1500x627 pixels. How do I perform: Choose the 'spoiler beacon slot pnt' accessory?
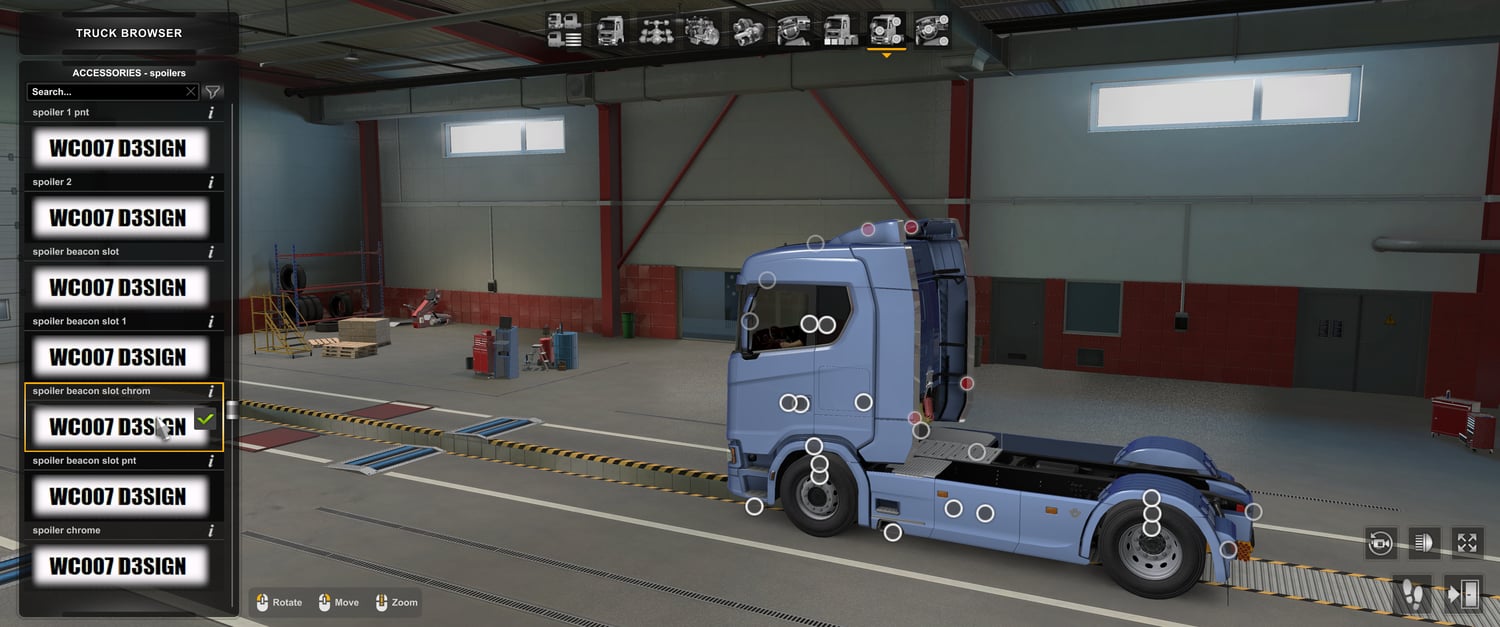pos(118,496)
